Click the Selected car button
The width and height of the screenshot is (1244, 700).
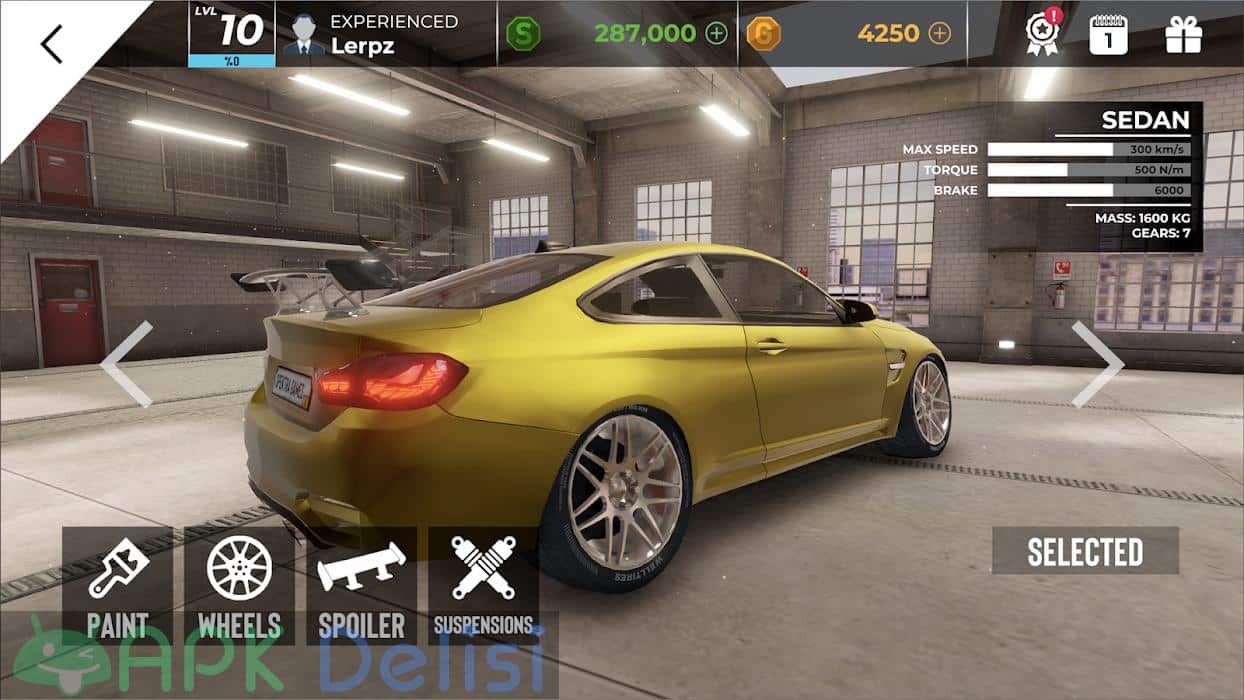[x=1085, y=551]
